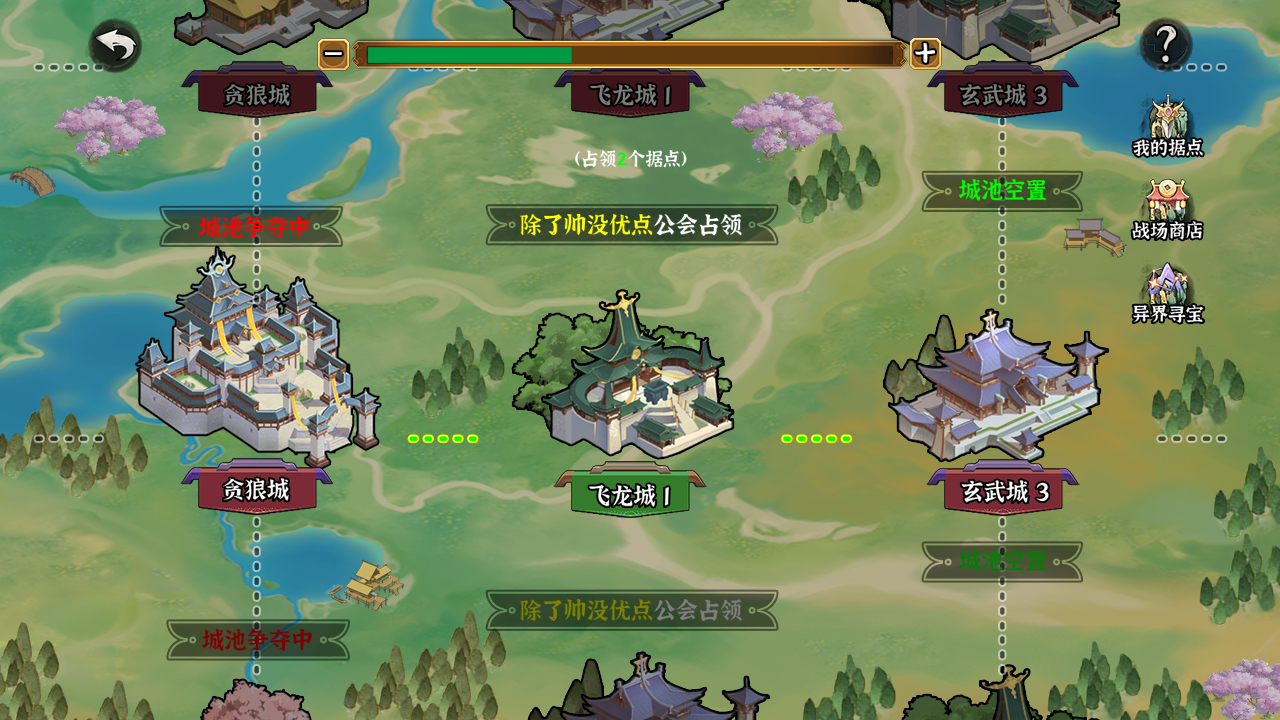Click the 玄武城 castle building on the map
1280x720 pixels.
(x=990, y=385)
